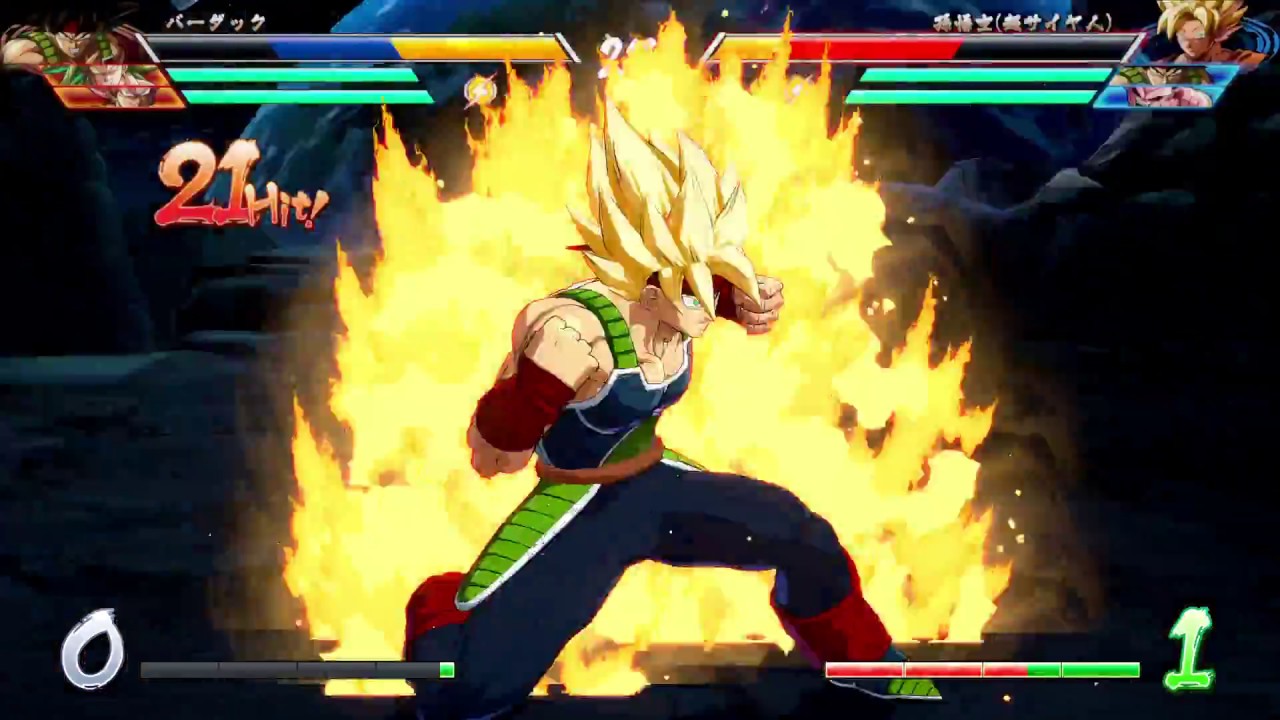
Task: Click the swirl-styled ki count zero icon
Action: (95, 650)
